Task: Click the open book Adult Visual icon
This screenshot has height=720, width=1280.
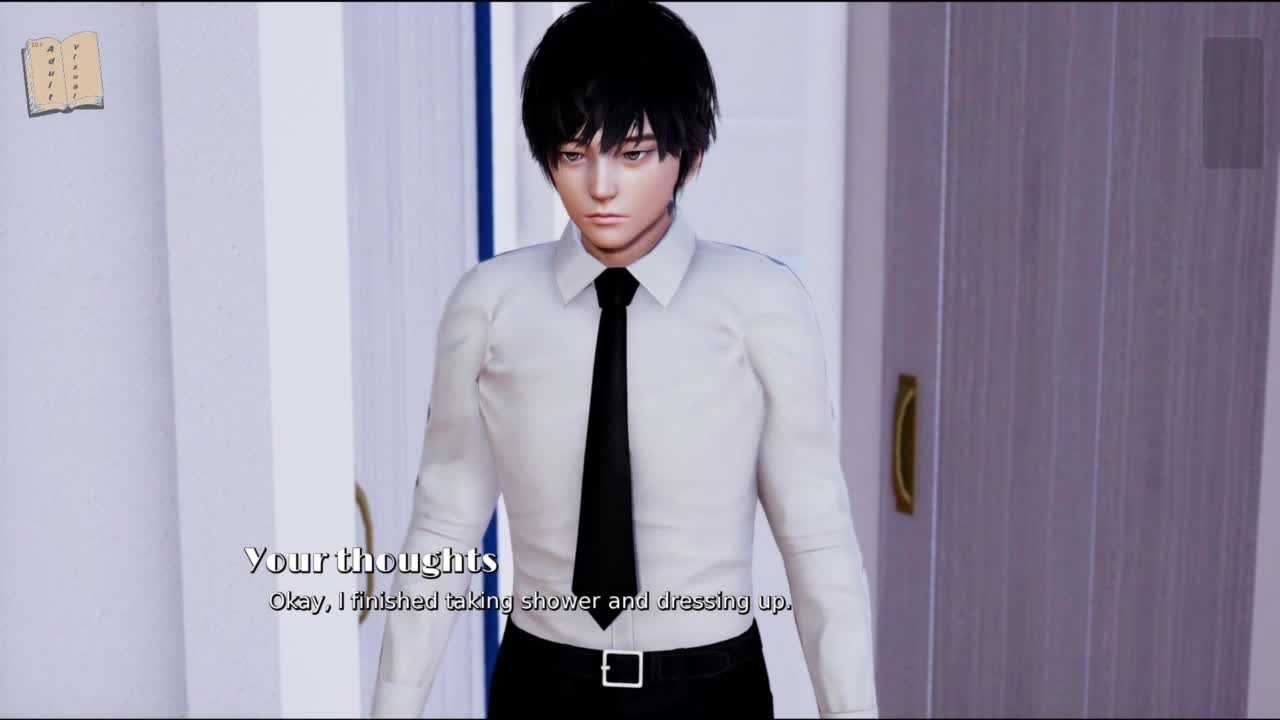Action: click(63, 73)
